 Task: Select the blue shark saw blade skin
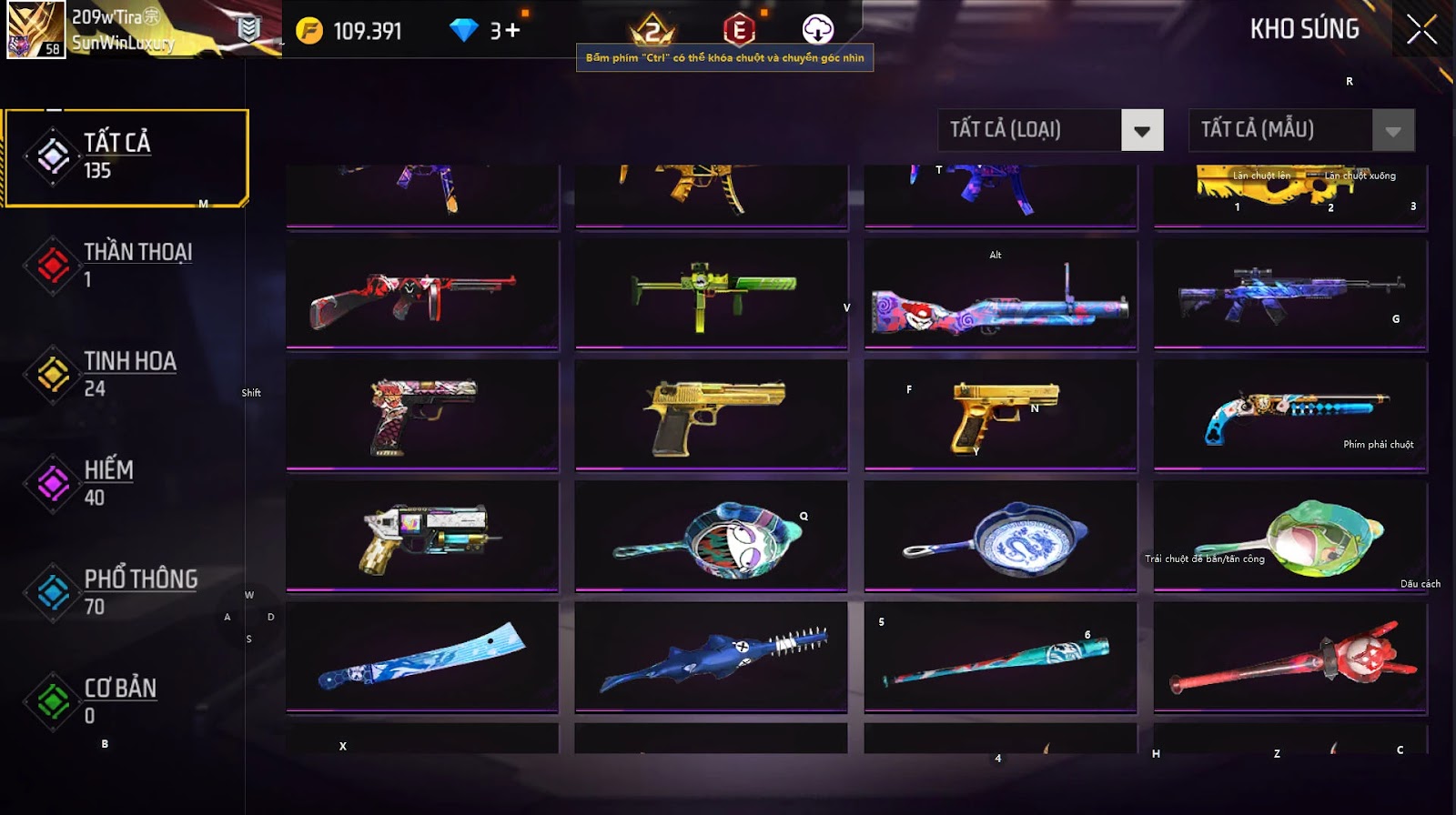coord(712,657)
